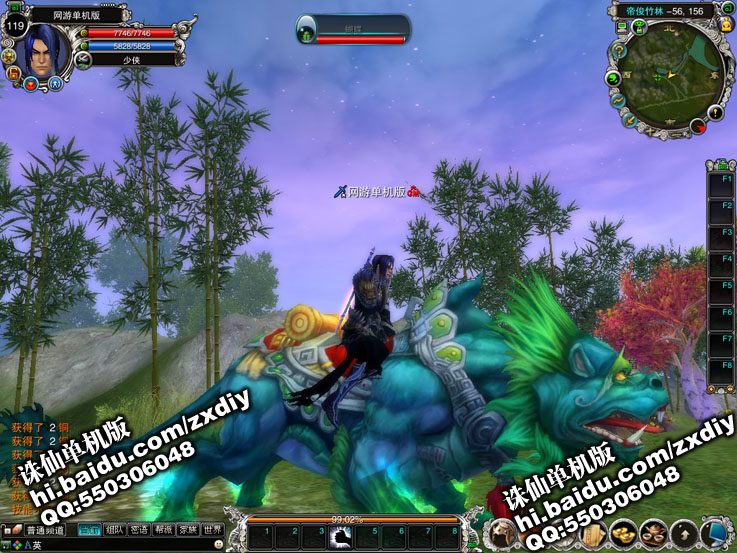This screenshot has height=553, width=737.
Task: Click the red lock icon under the portrait
Action: [14, 73]
